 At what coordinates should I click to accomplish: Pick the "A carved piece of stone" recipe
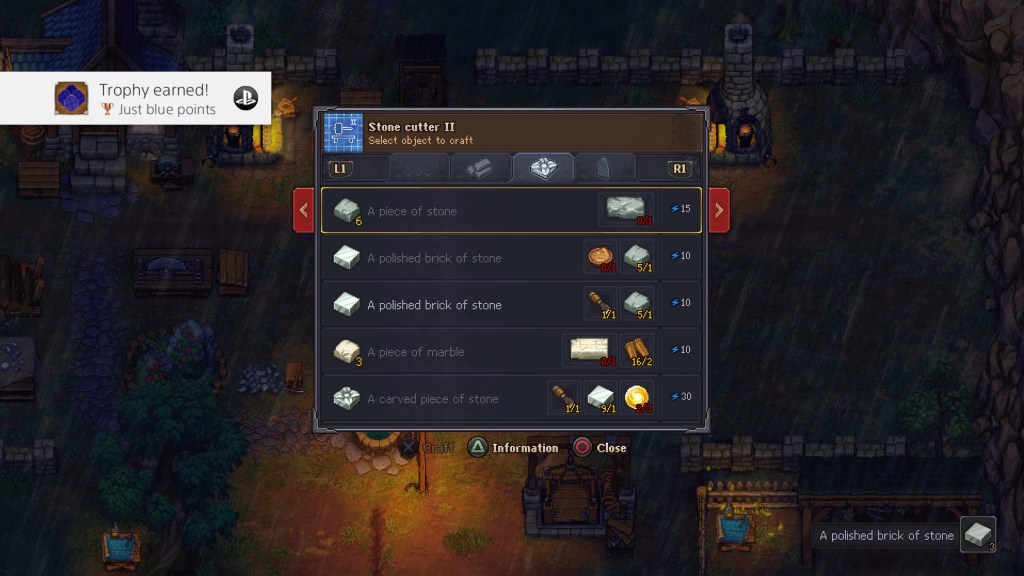pos(510,398)
